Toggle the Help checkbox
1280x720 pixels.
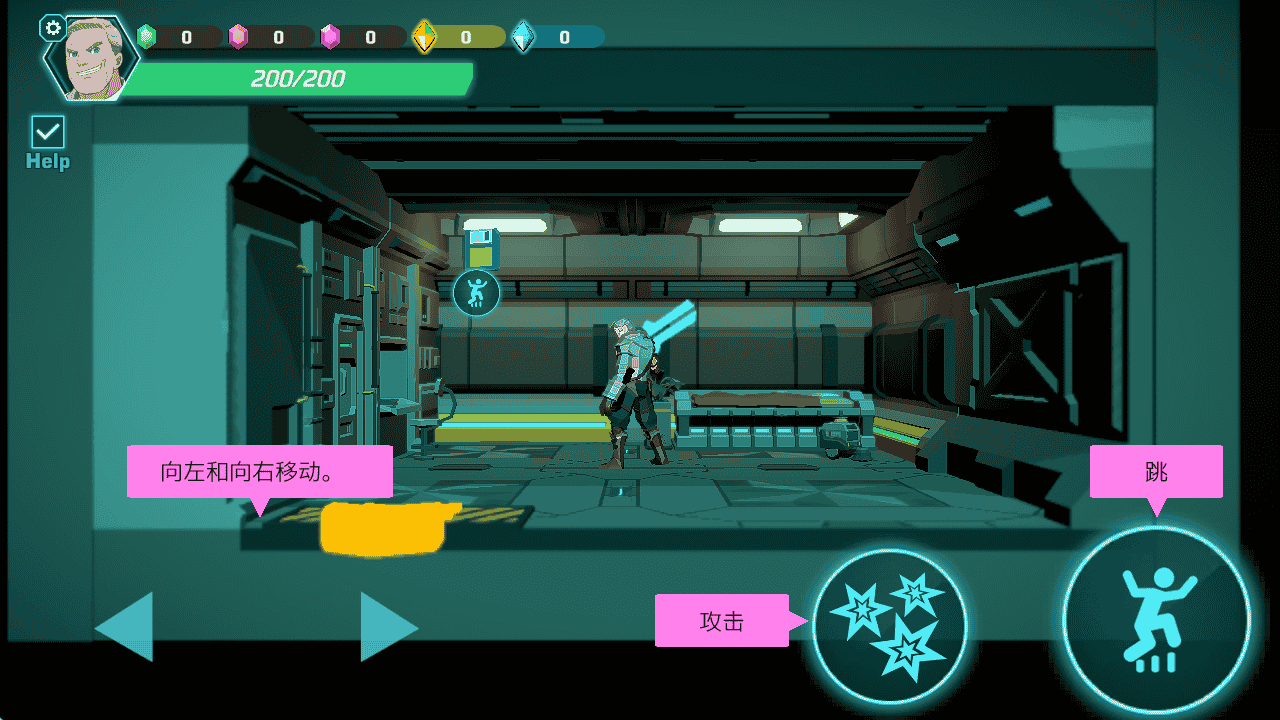tap(48, 132)
